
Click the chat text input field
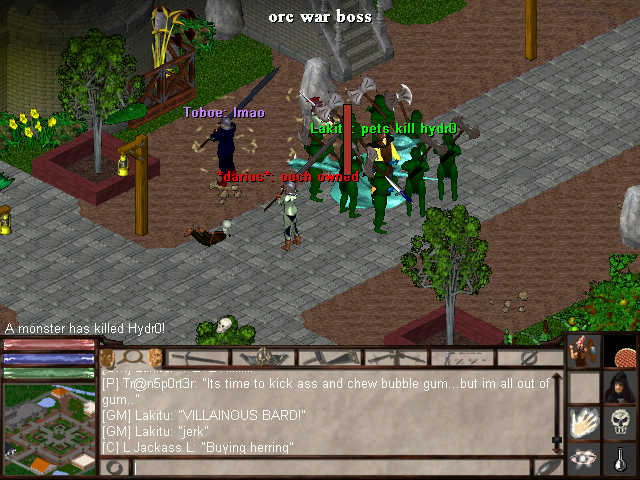[x=330, y=467]
